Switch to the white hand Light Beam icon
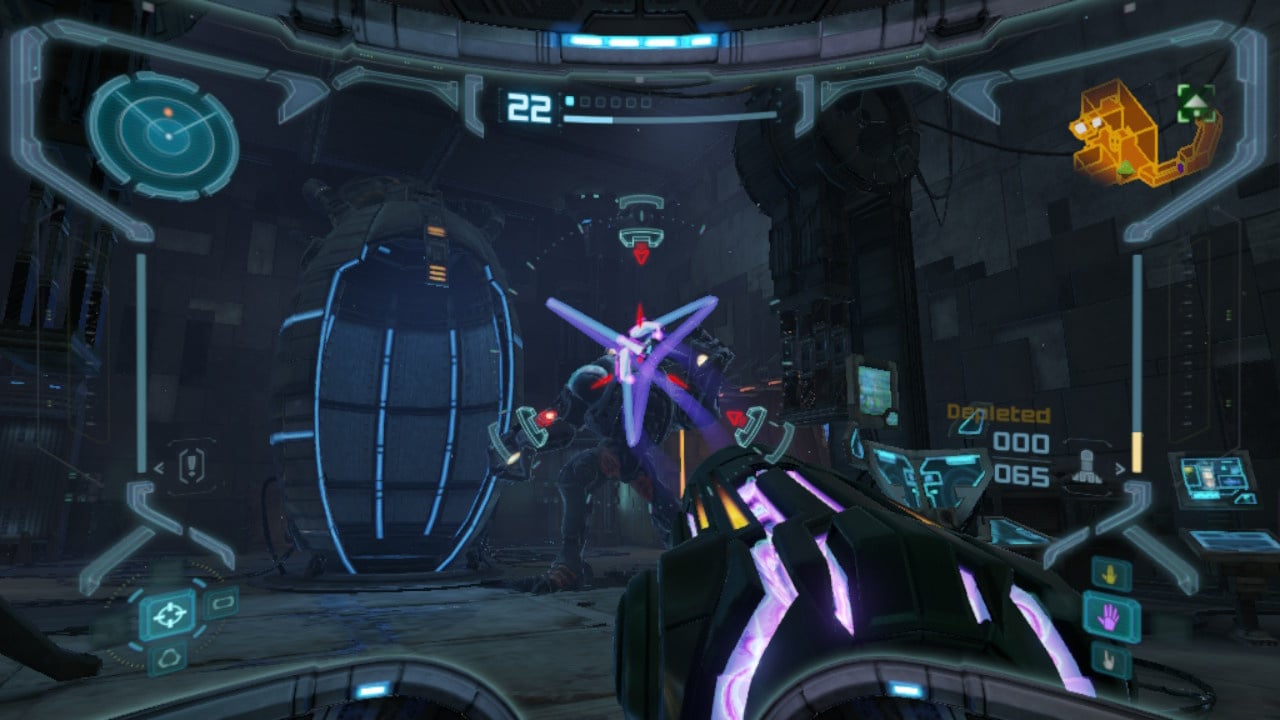 pos(1111,660)
